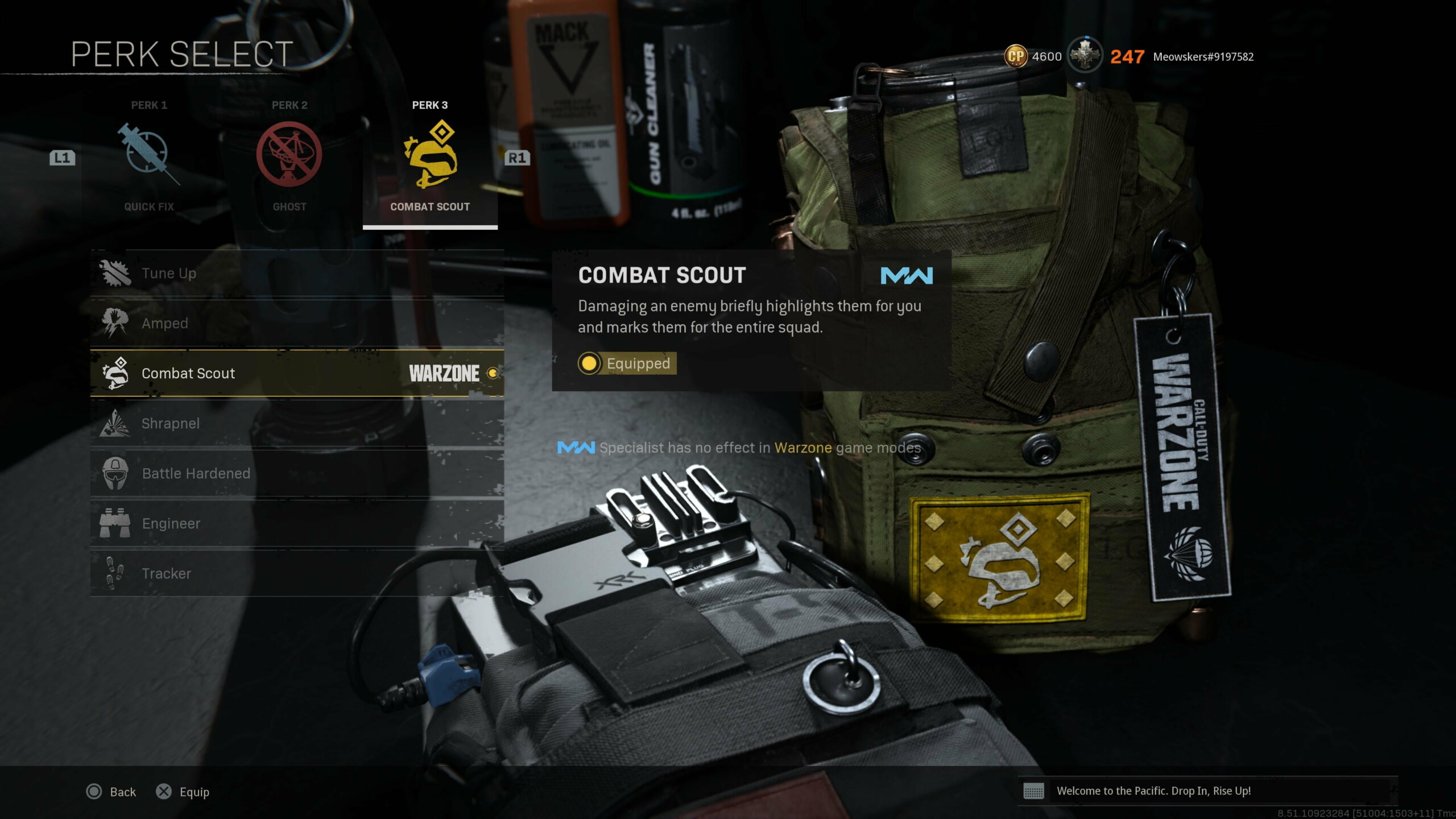Click the Equip button
Viewport: 1456px width, 819px height.
[183, 792]
